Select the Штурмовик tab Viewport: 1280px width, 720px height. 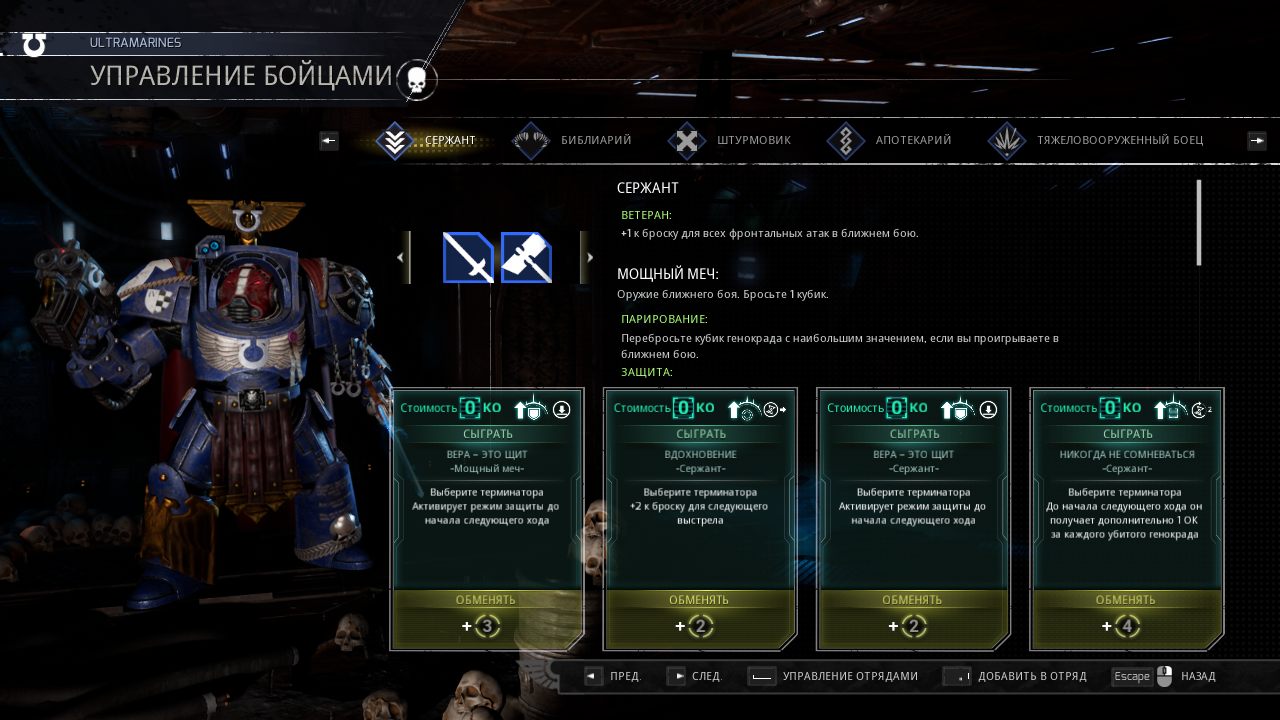coord(731,141)
